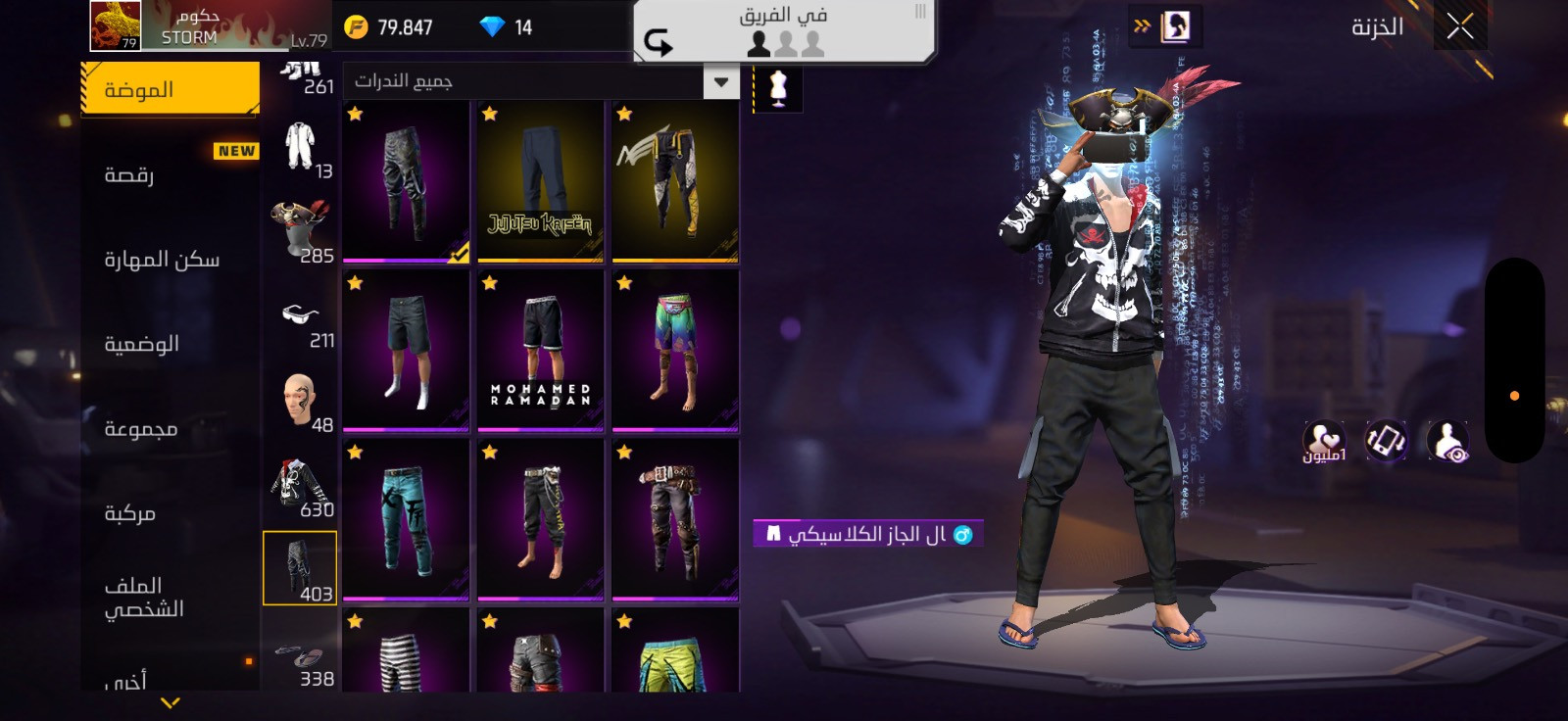1568x721 pixels.
Task: Open the الموضة fashion tab
Action: [170, 90]
